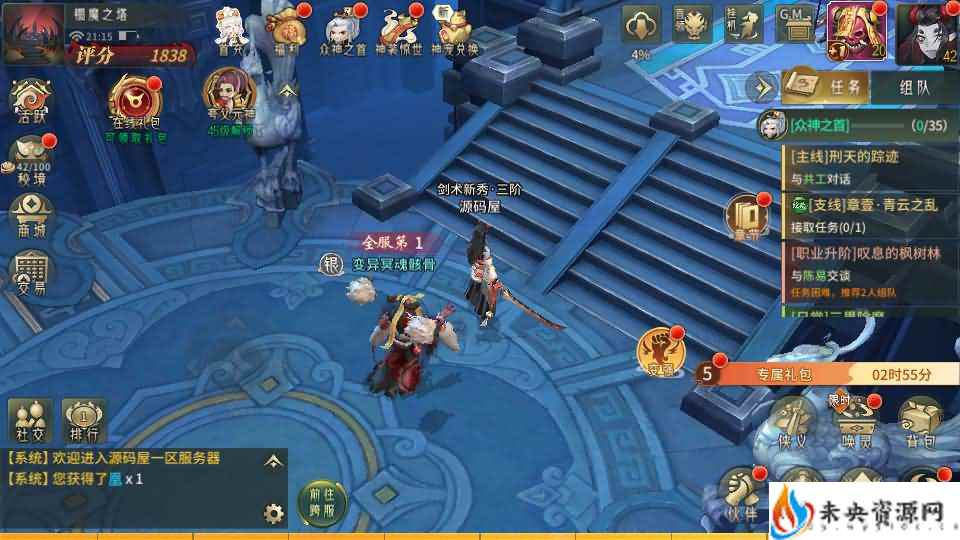This screenshot has height=540, width=960.
Task: Open the 交易 trading menu
Action: coord(30,271)
